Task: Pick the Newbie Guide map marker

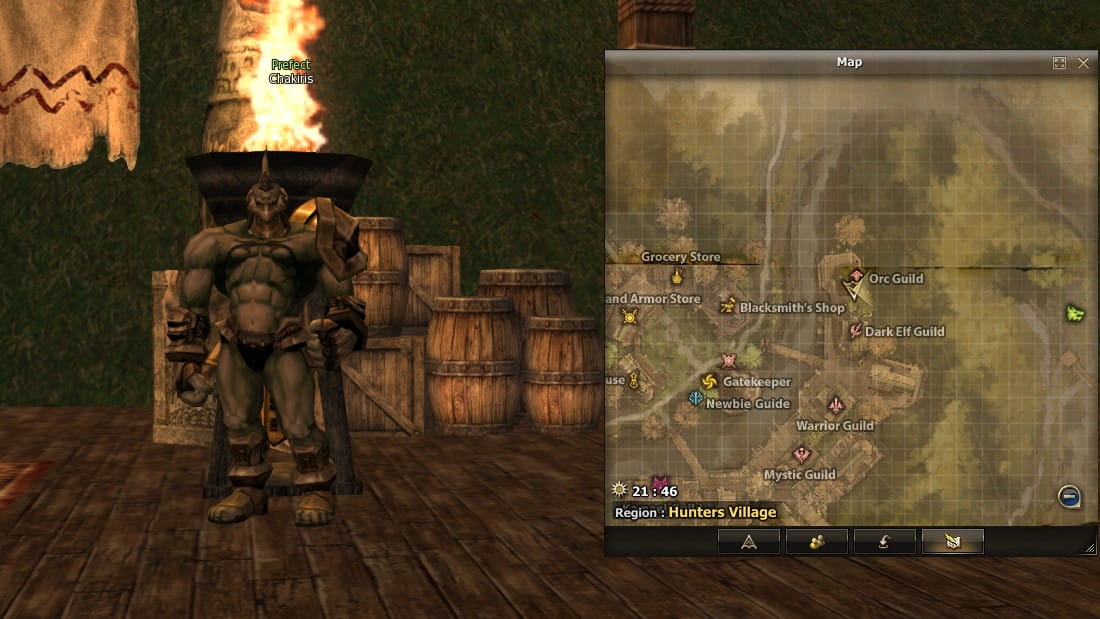Action: point(696,399)
